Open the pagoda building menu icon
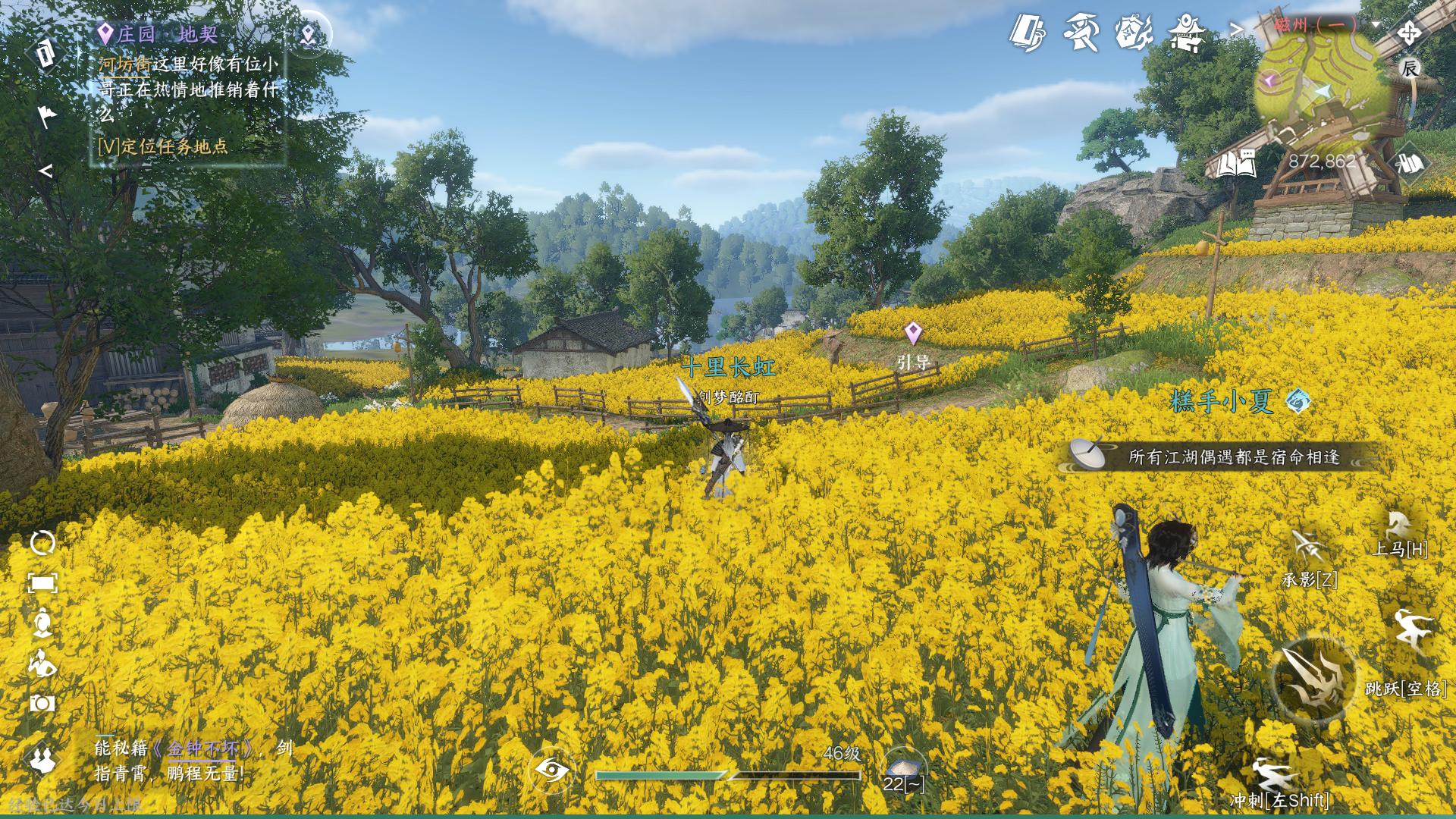The height and width of the screenshot is (819, 1456). coord(1187,34)
